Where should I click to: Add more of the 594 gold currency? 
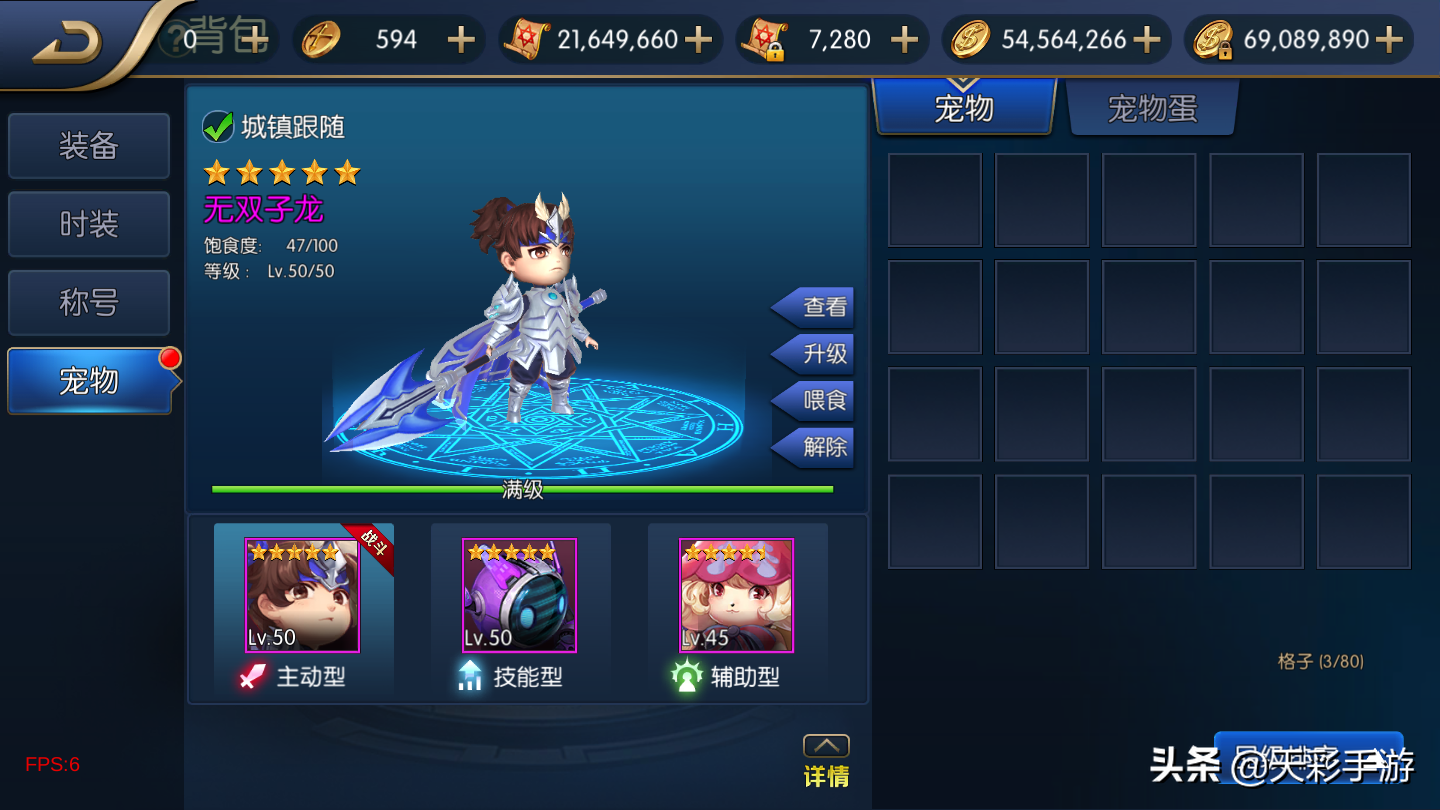click(x=461, y=40)
